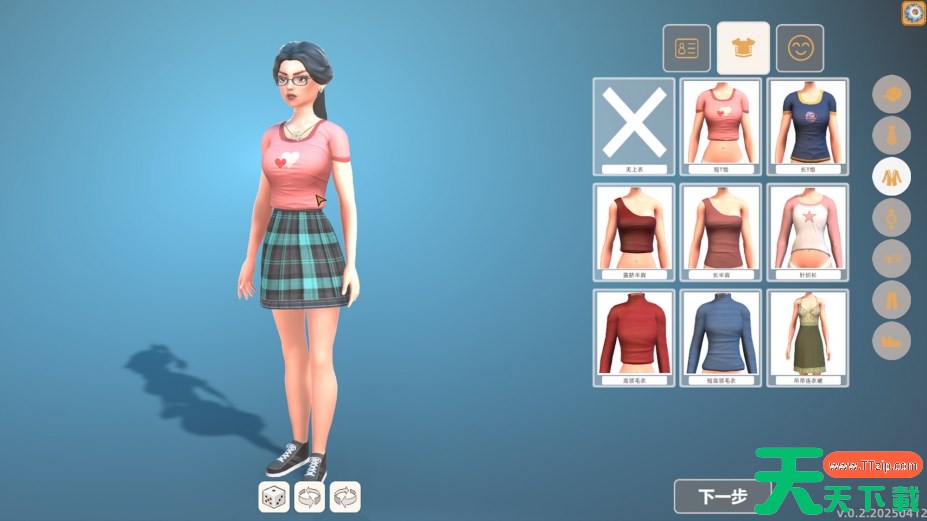The height and width of the screenshot is (521, 927).
Task: Select the blue turtleneck sweater
Action: point(721,337)
